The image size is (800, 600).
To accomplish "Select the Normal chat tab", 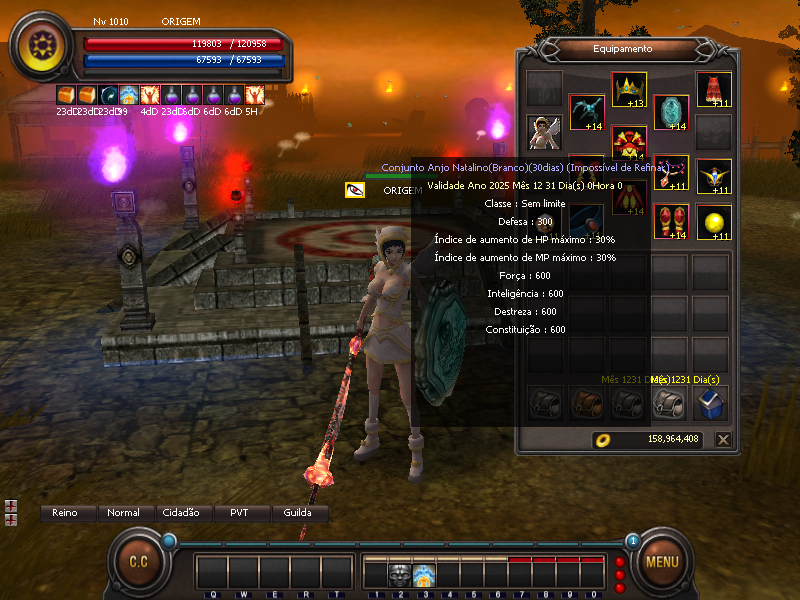I will pos(123,513).
